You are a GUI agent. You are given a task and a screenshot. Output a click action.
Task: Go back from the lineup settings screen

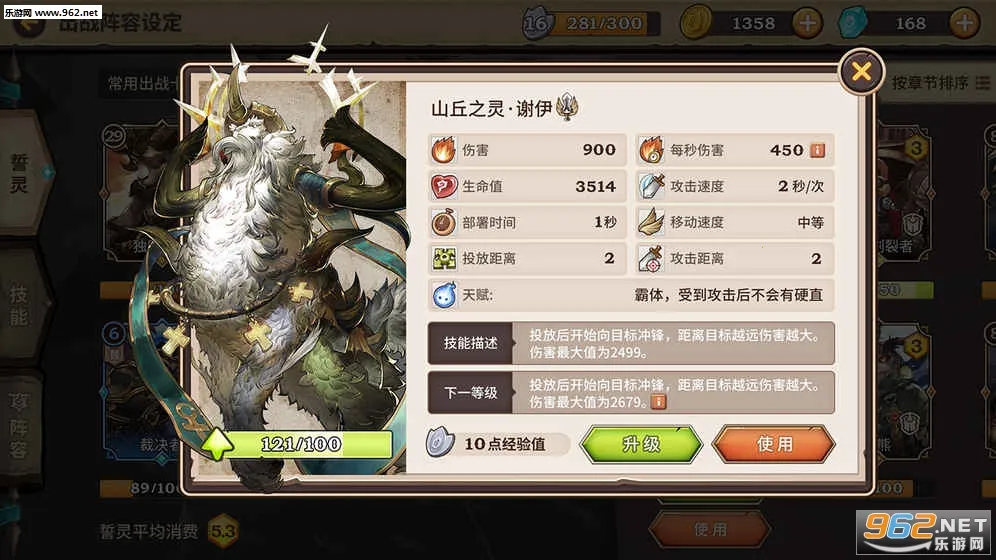click(30, 24)
